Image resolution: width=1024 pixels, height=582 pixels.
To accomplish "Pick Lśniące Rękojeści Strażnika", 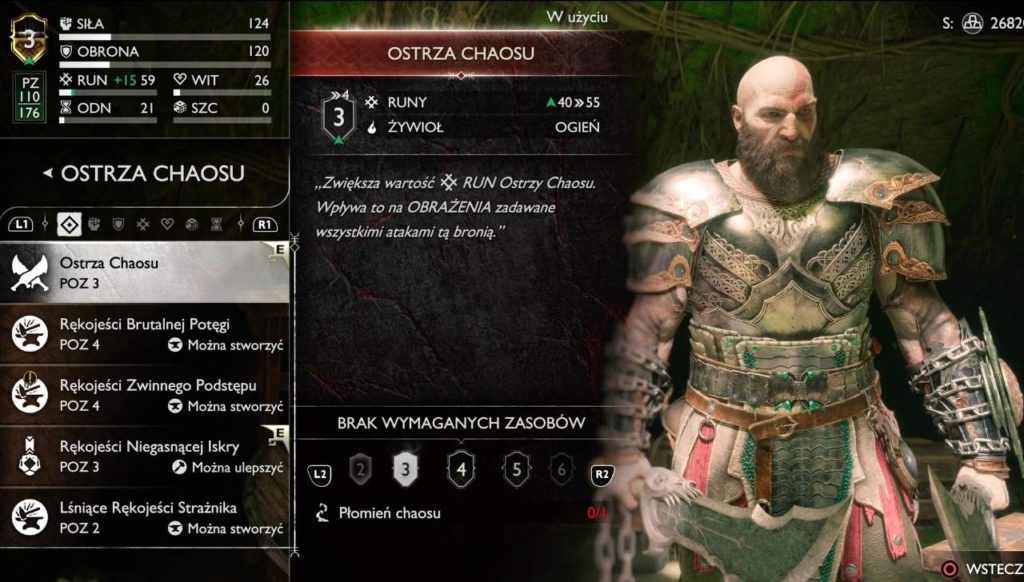I will pos(150,518).
